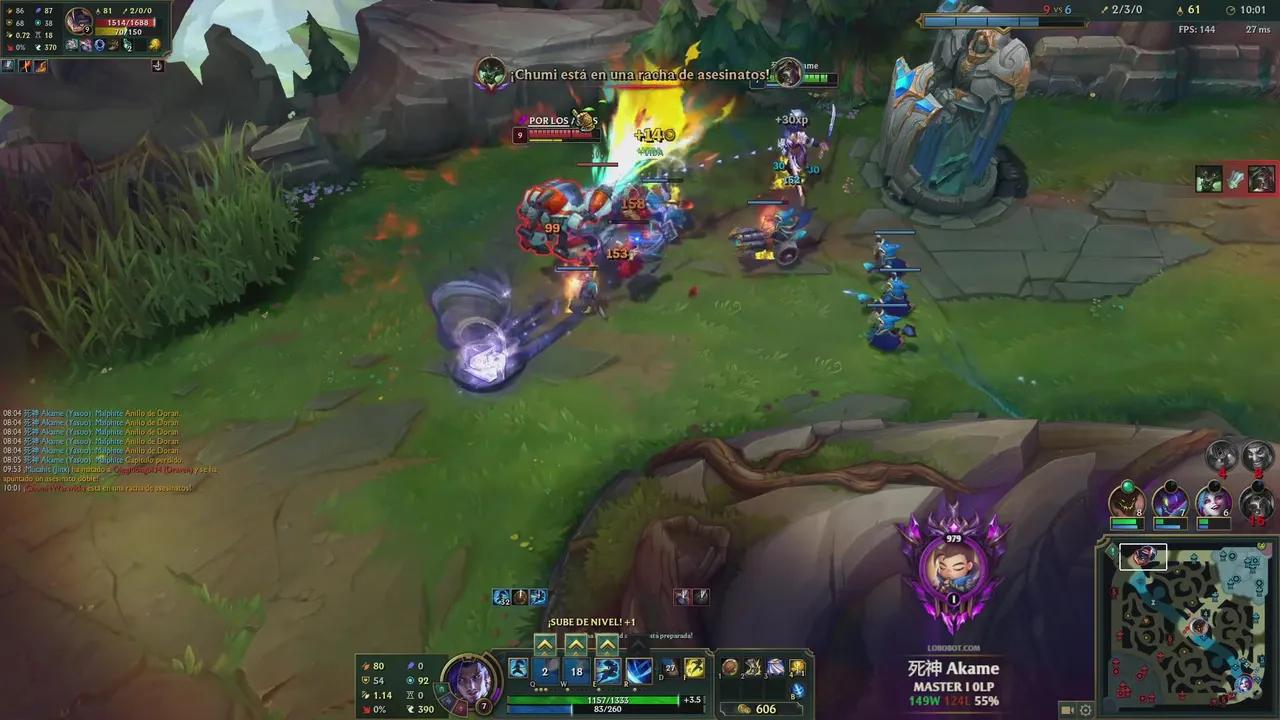Click the yellow Ghost summoner spell icon

coord(694,670)
